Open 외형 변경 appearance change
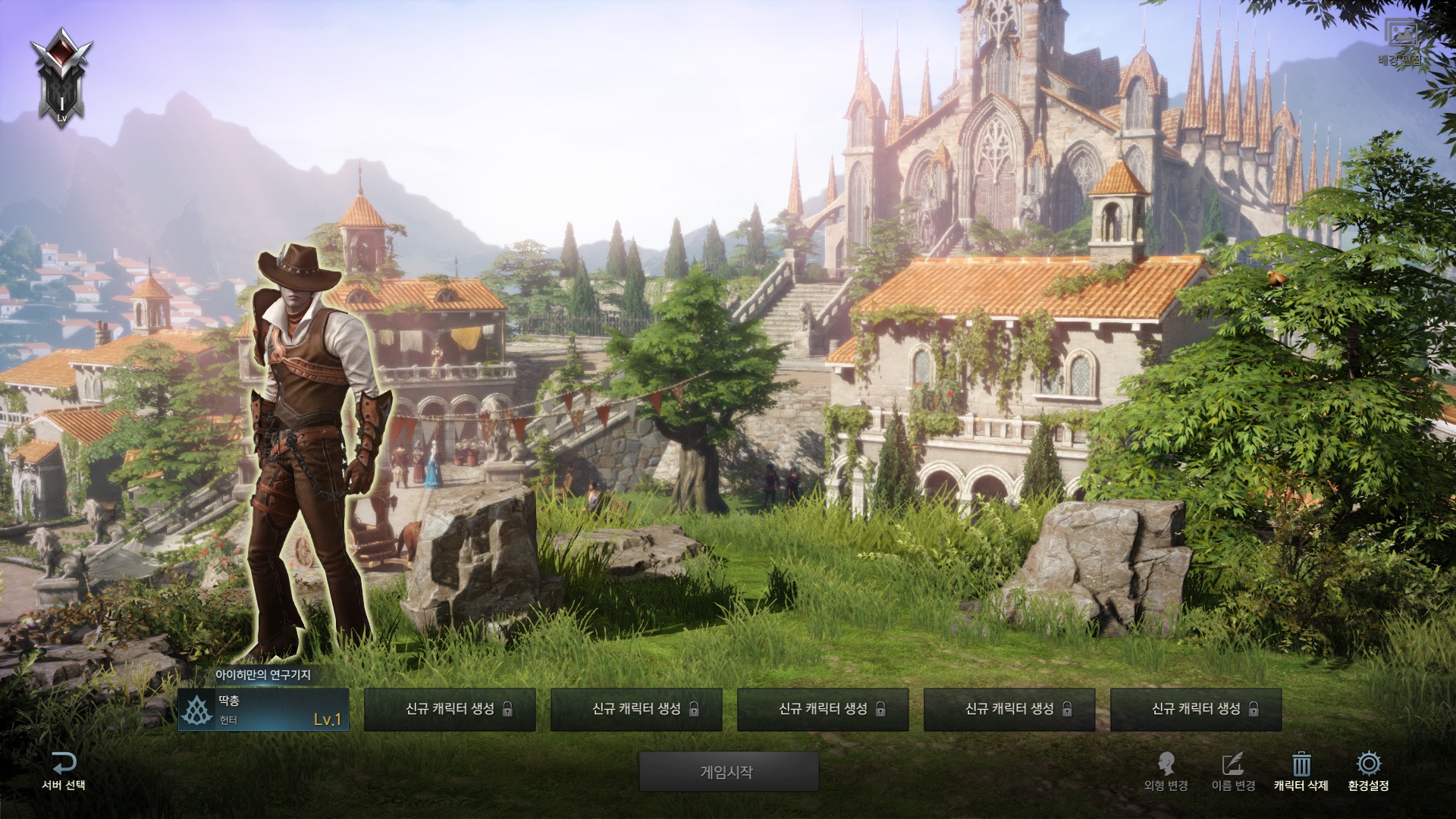Viewport: 1456px width, 819px height. click(1166, 771)
